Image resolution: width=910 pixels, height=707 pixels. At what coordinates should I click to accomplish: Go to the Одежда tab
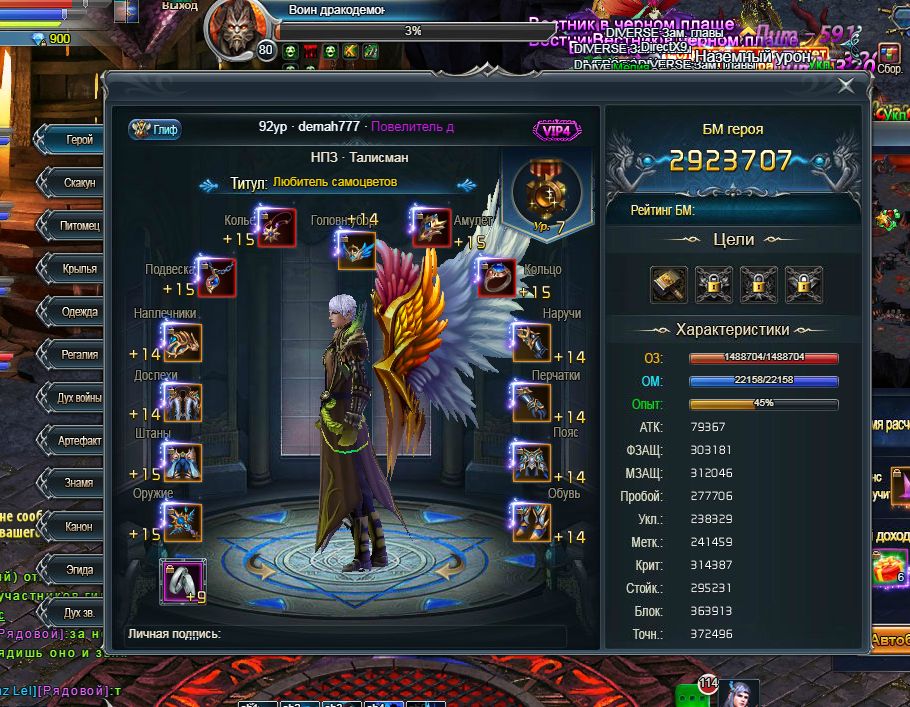[78, 311]
